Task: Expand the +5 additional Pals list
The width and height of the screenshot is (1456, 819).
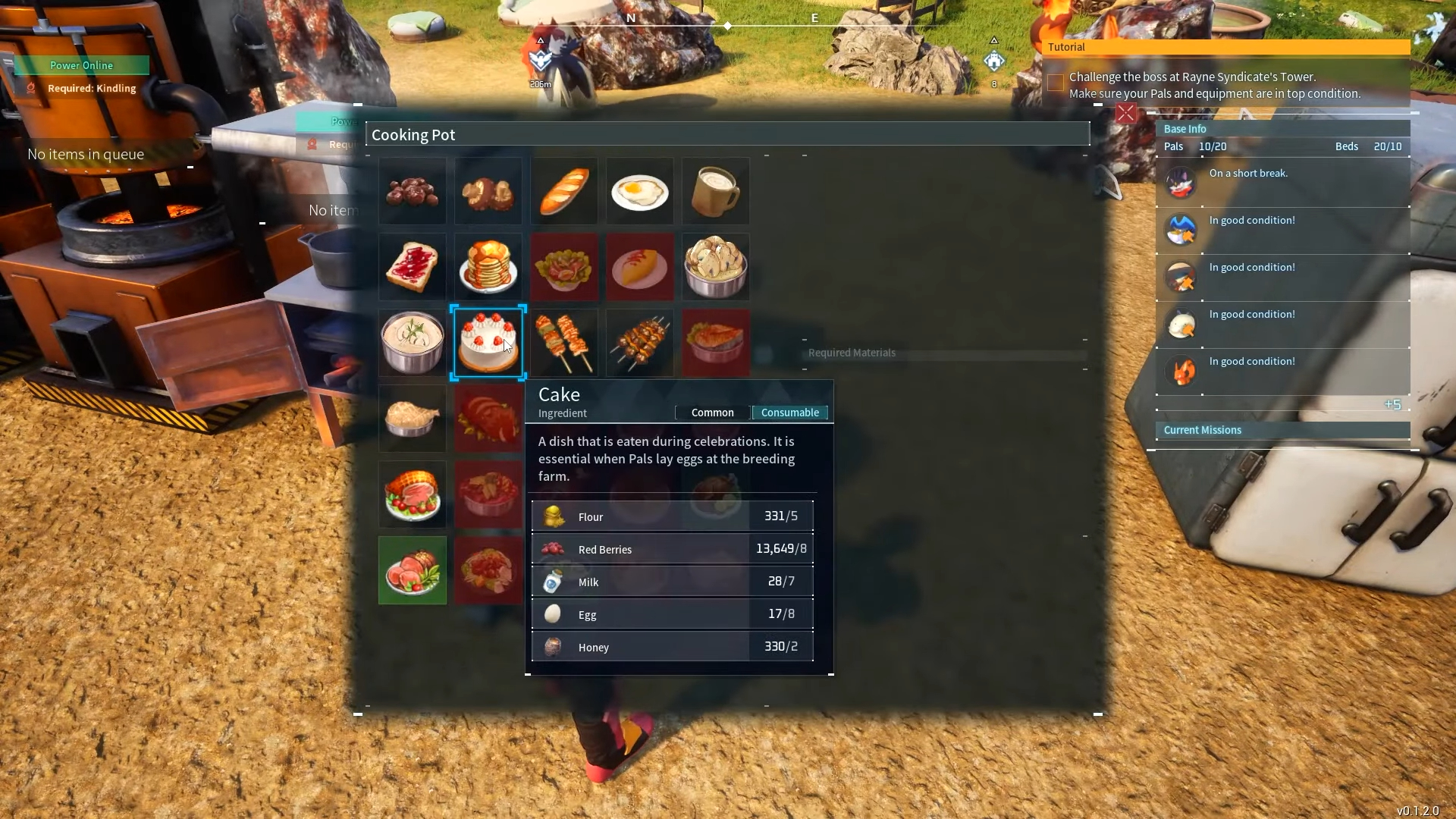Action: 1392,405
